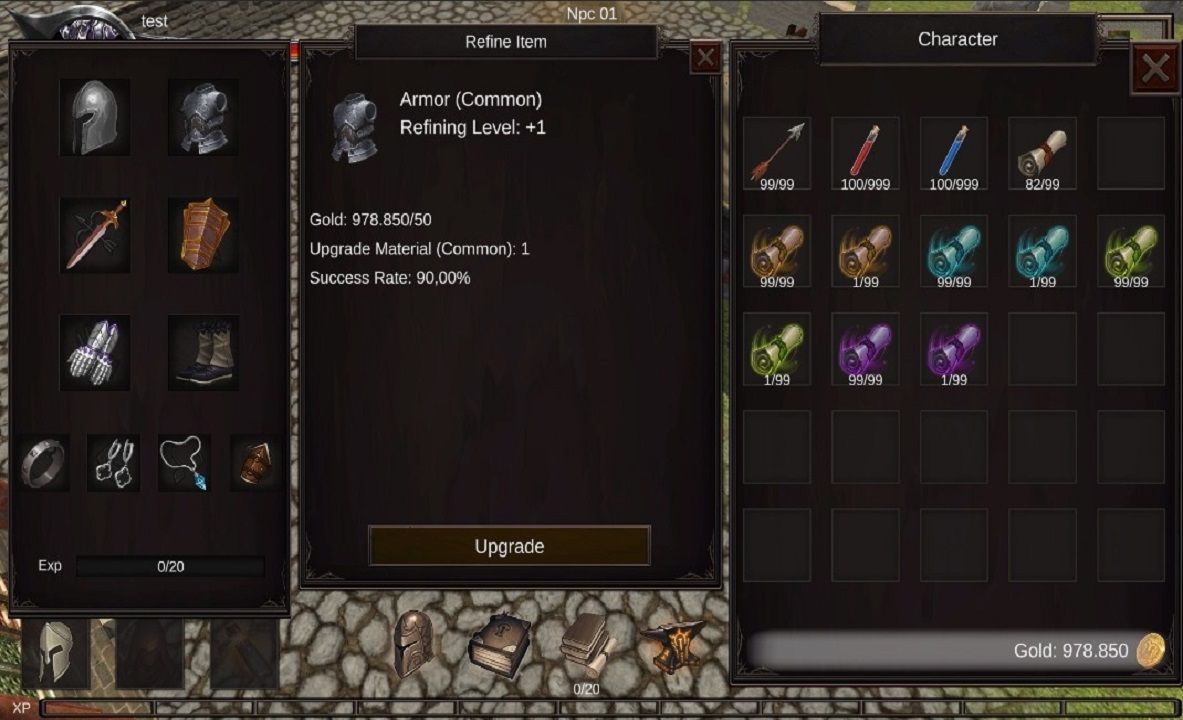The width and height of the screenshot is (1183, 720).
Task: Click the spartan helmet slot at bottom left
Action: (57, 653)
